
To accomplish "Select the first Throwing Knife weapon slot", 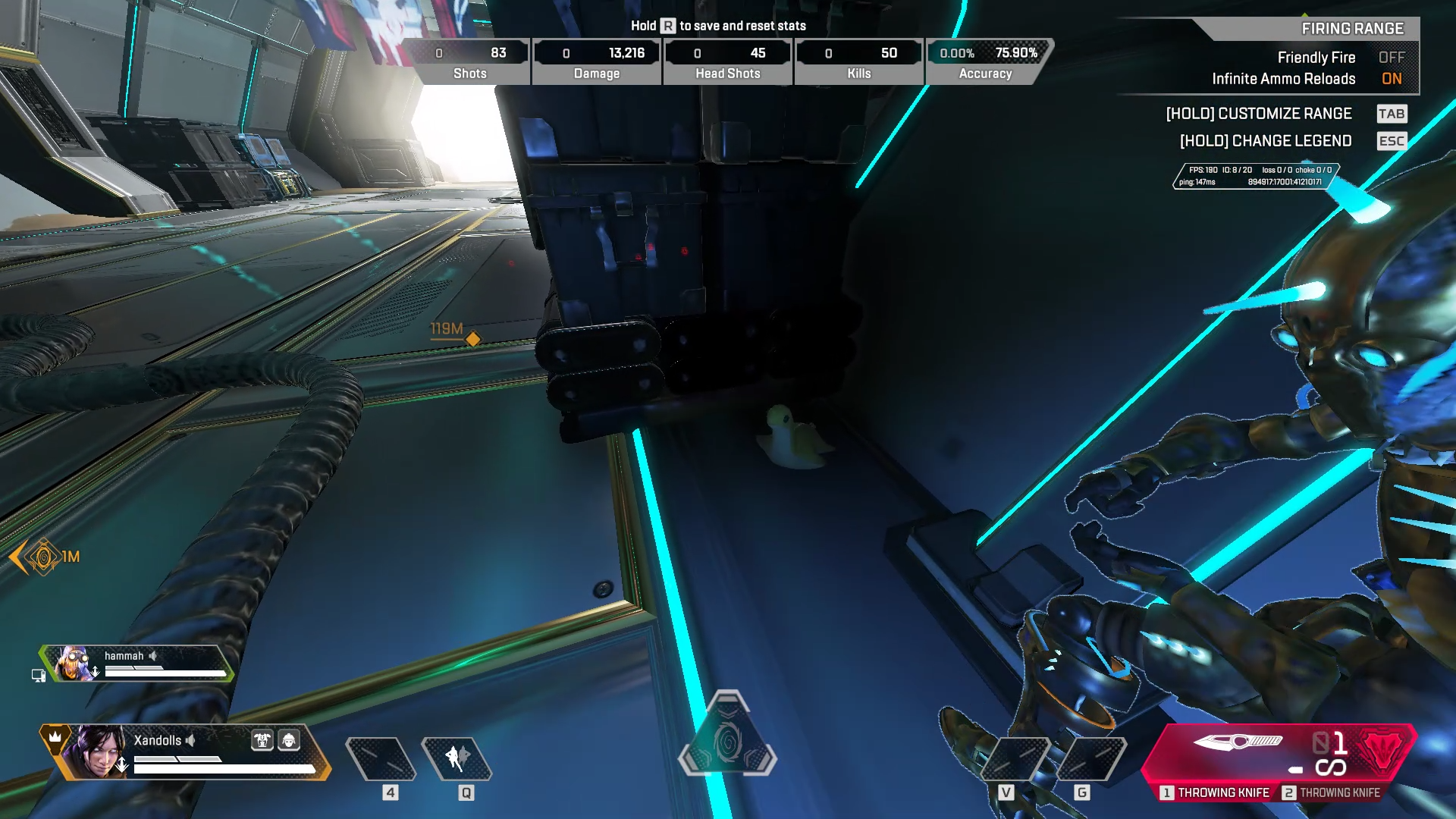I will (x=1215, y=792).
